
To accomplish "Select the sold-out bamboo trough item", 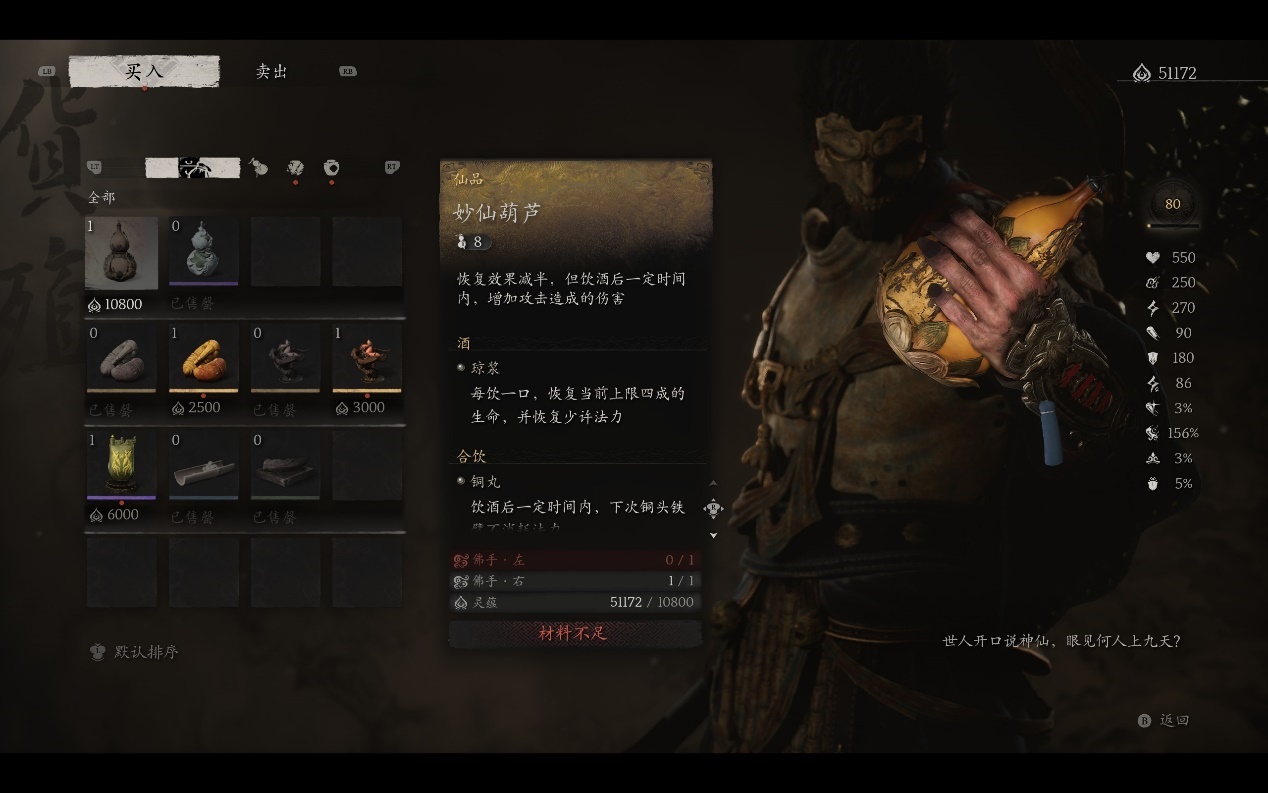I will pos(204,466).
